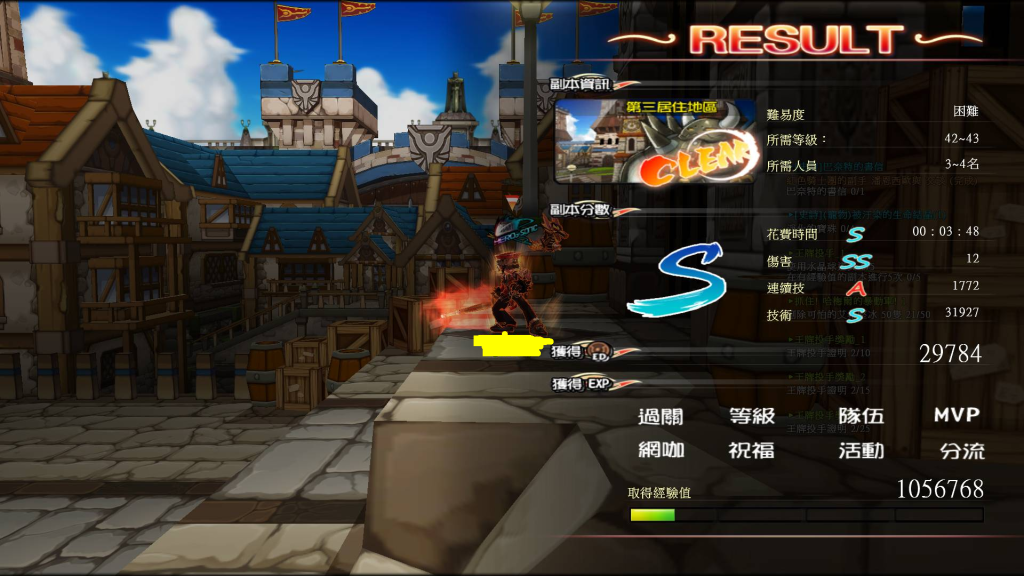Image resolution: width=1024 pixels, height=576 pixels.
Task: Select the 等級 experience bonus label
Action: click(751, 416)
